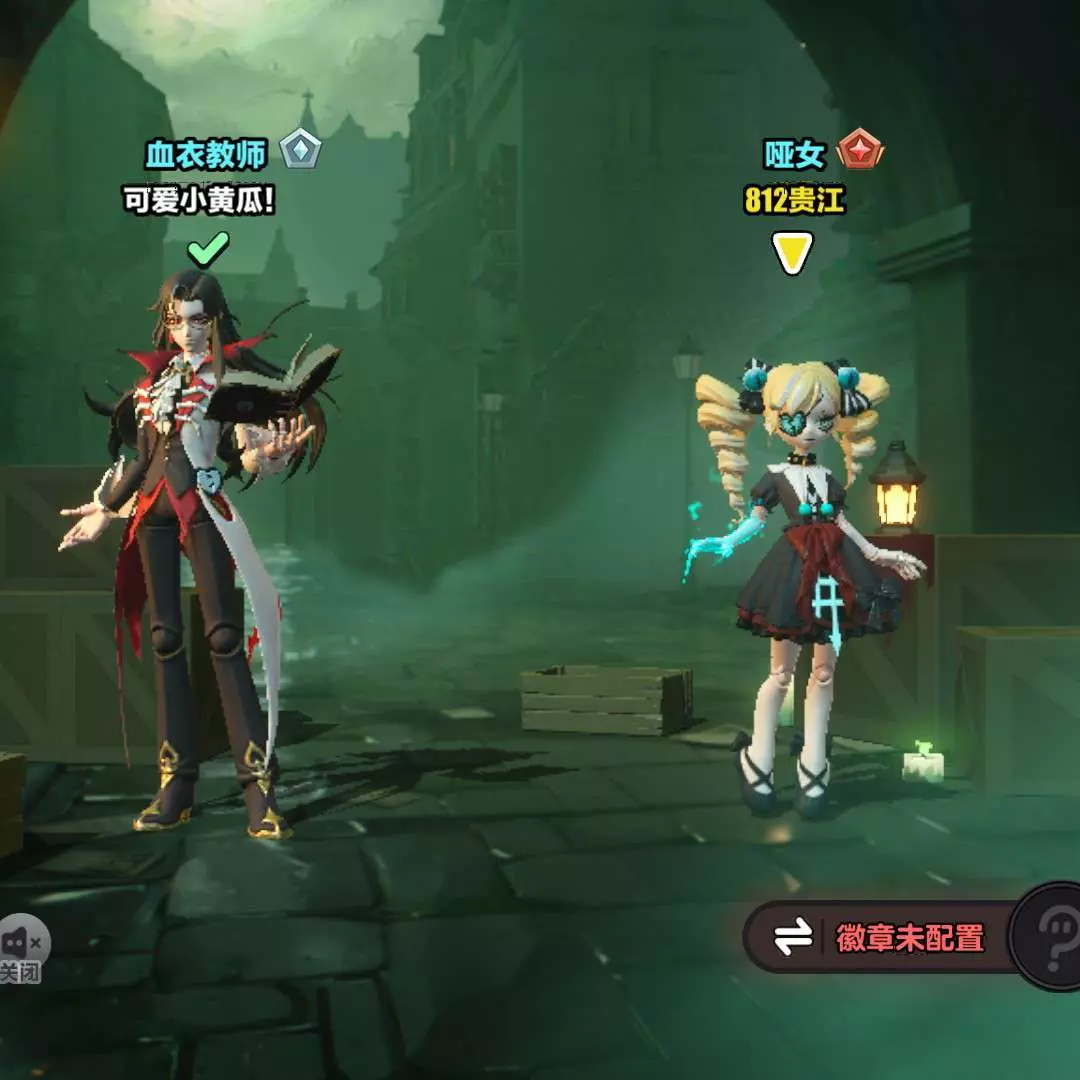Open the question mark help button

[1052, 936]
